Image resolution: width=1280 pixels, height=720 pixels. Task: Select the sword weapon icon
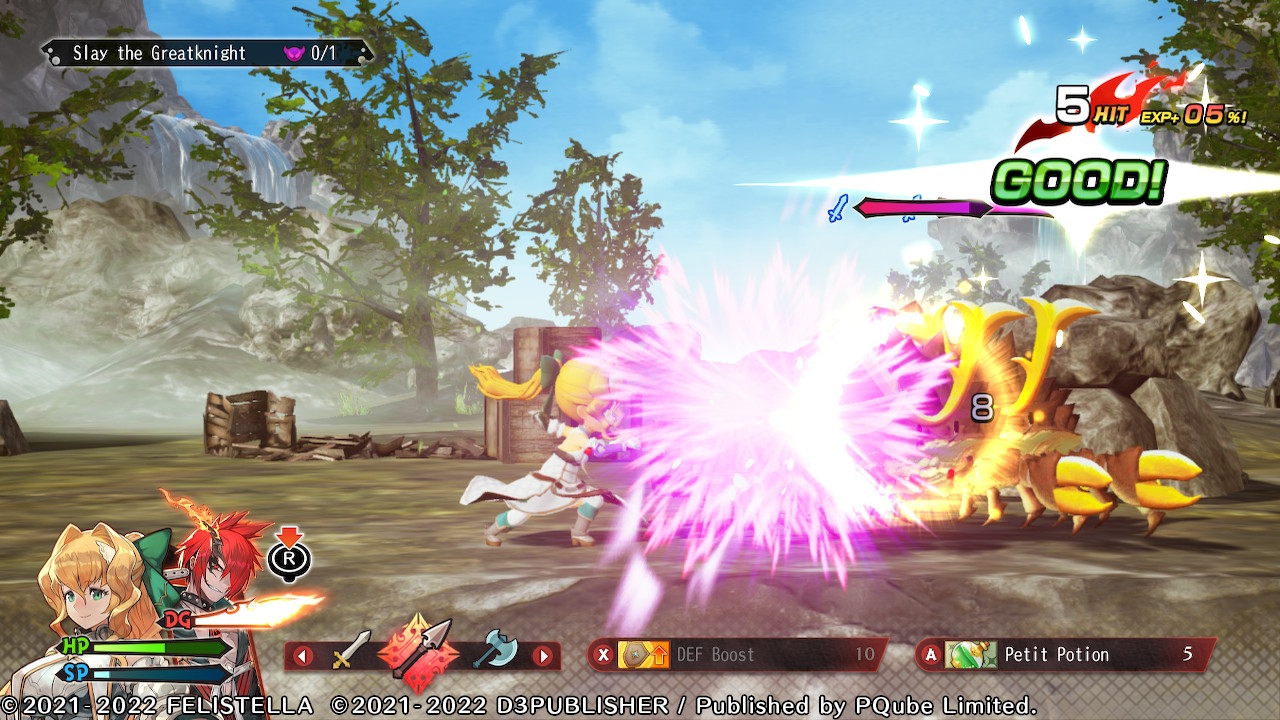(x=350, y=652)
